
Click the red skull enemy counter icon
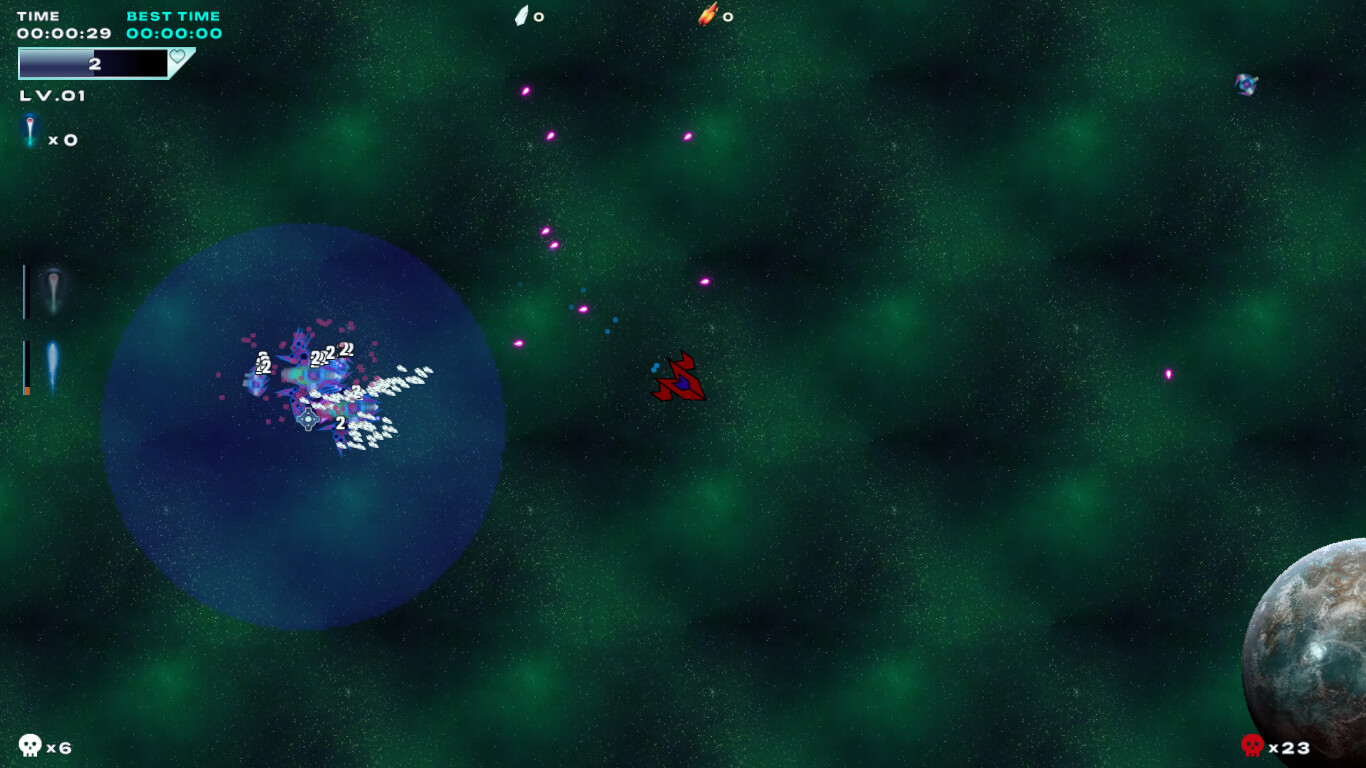pyautogui.click(x=1253, y=746)
